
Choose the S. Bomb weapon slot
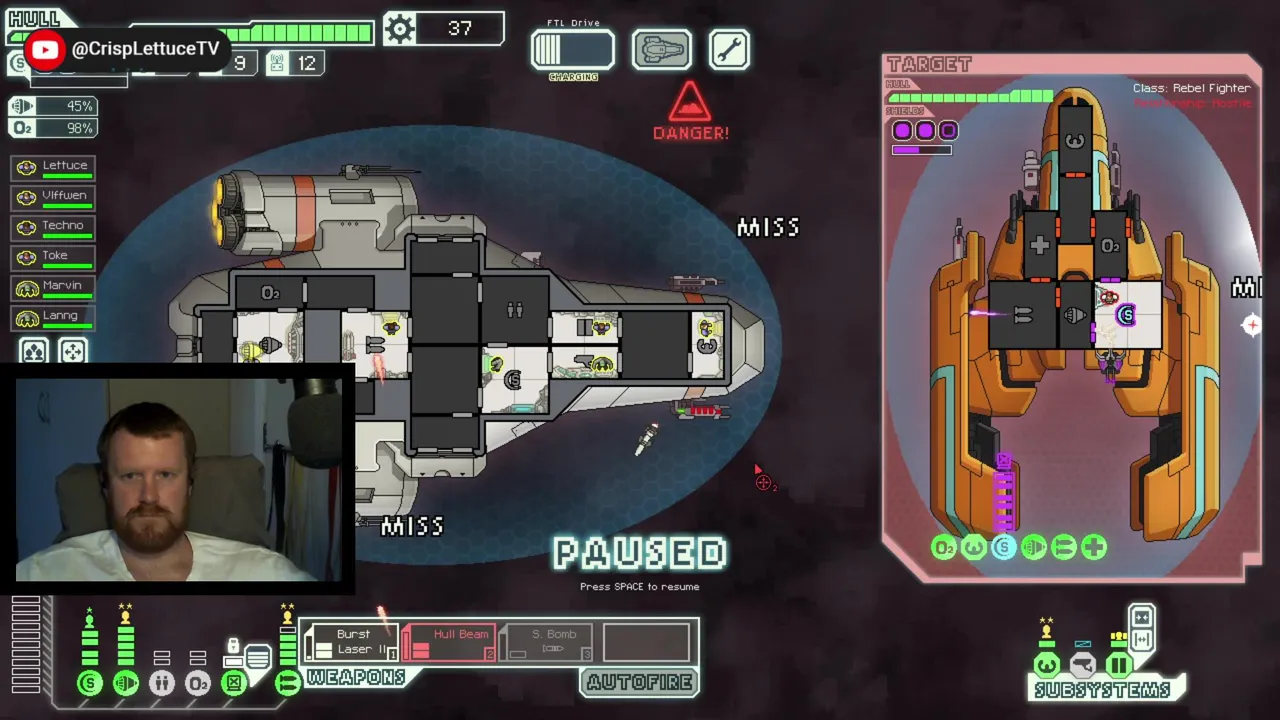pos(546,642)
